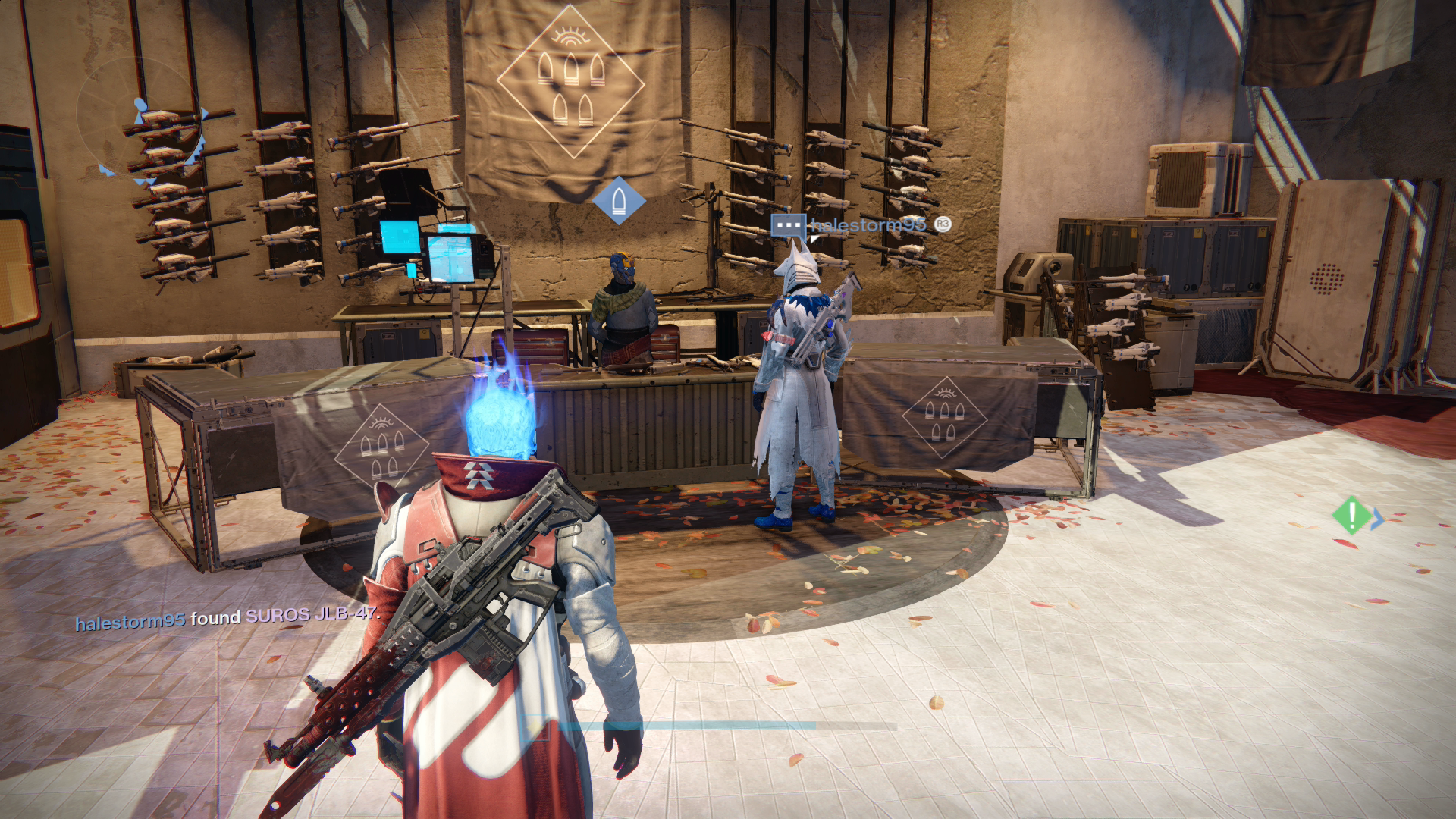Viewport: 1456px width, 819px height.
Task: Select the green exclamation waypoint marker
Action: tap(1351, 516)
